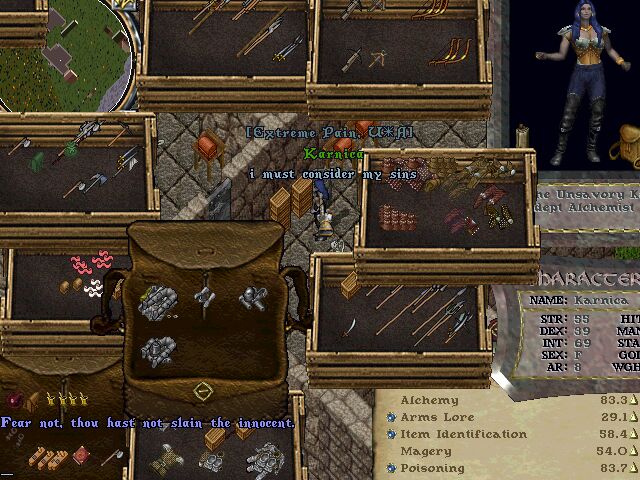The image size is (640, 480).
Task: Open the backpack on the paperdoll
Action: (627, 147)
